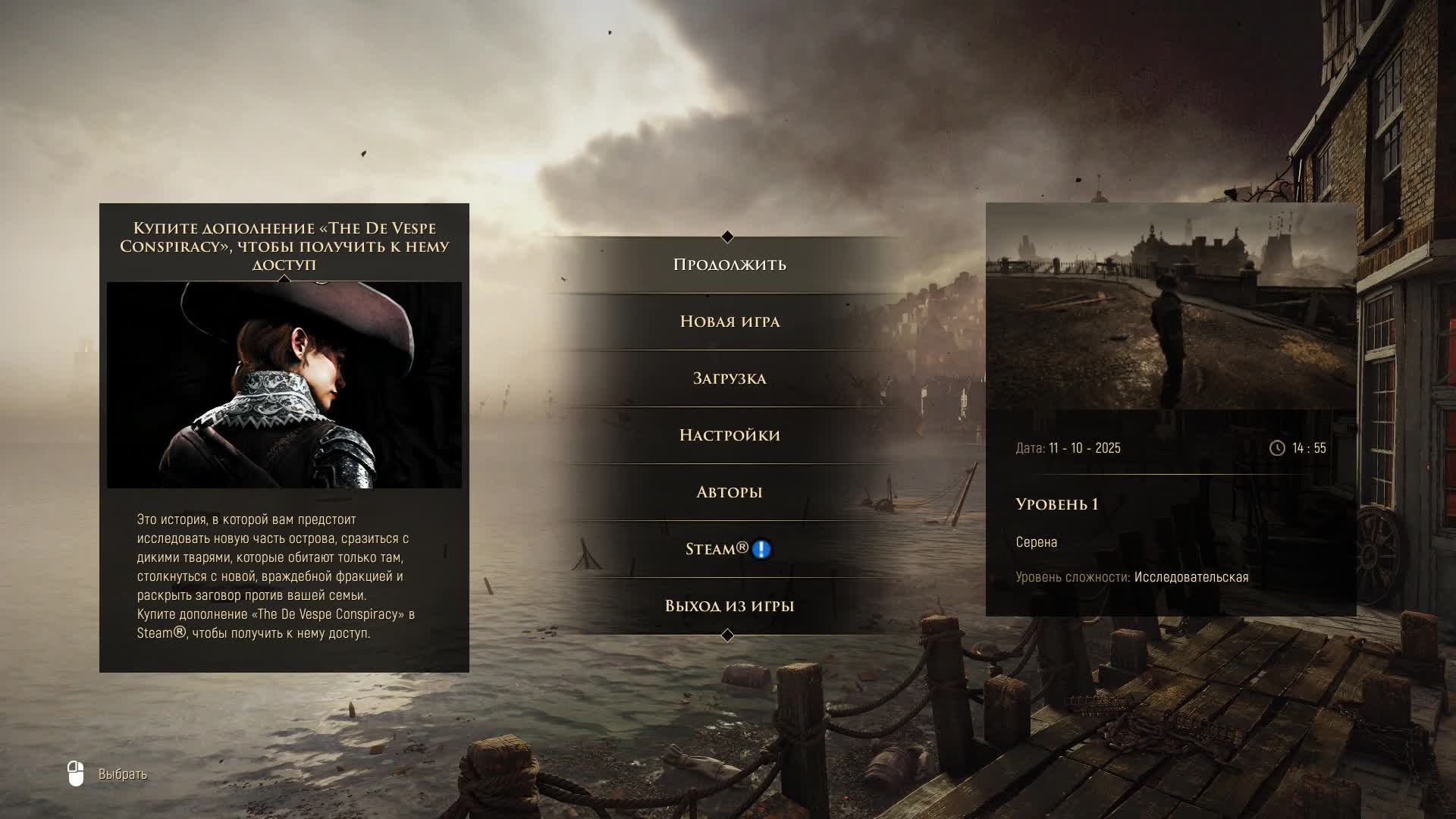Image resolution: width=1456 pixels, height=819 pixels.
Task: Continue the game via Продолжить
Action: (x=729, y=265)
